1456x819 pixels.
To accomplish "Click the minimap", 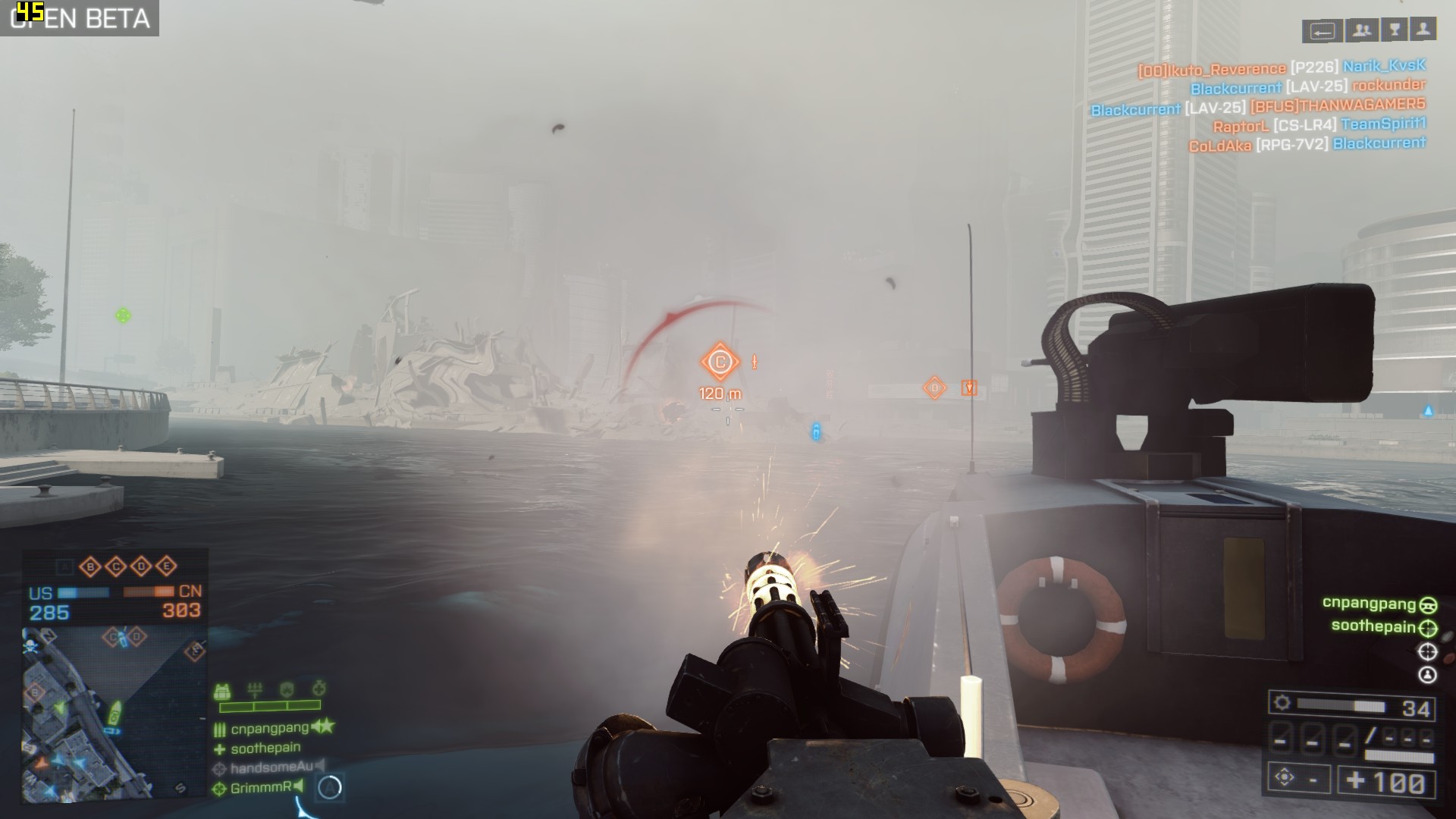I will pos(114,713).
